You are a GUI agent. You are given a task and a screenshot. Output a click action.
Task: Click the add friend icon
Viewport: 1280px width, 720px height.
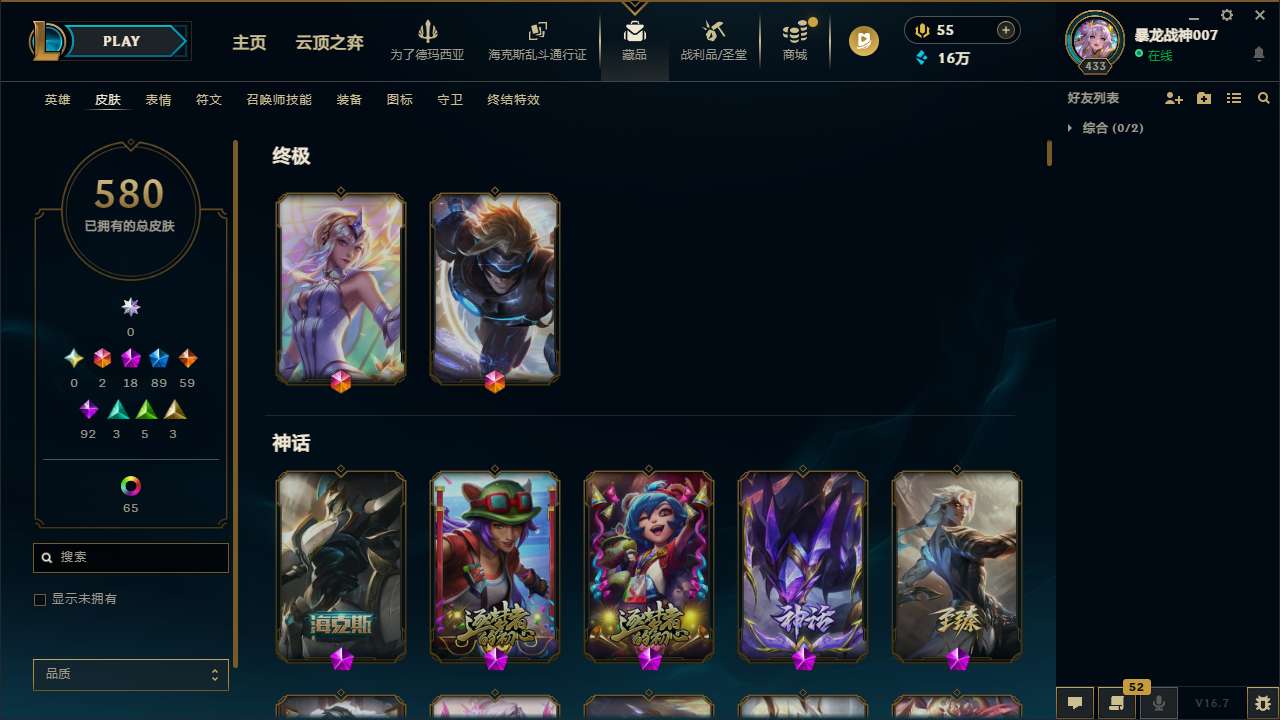click(1175, 98)
